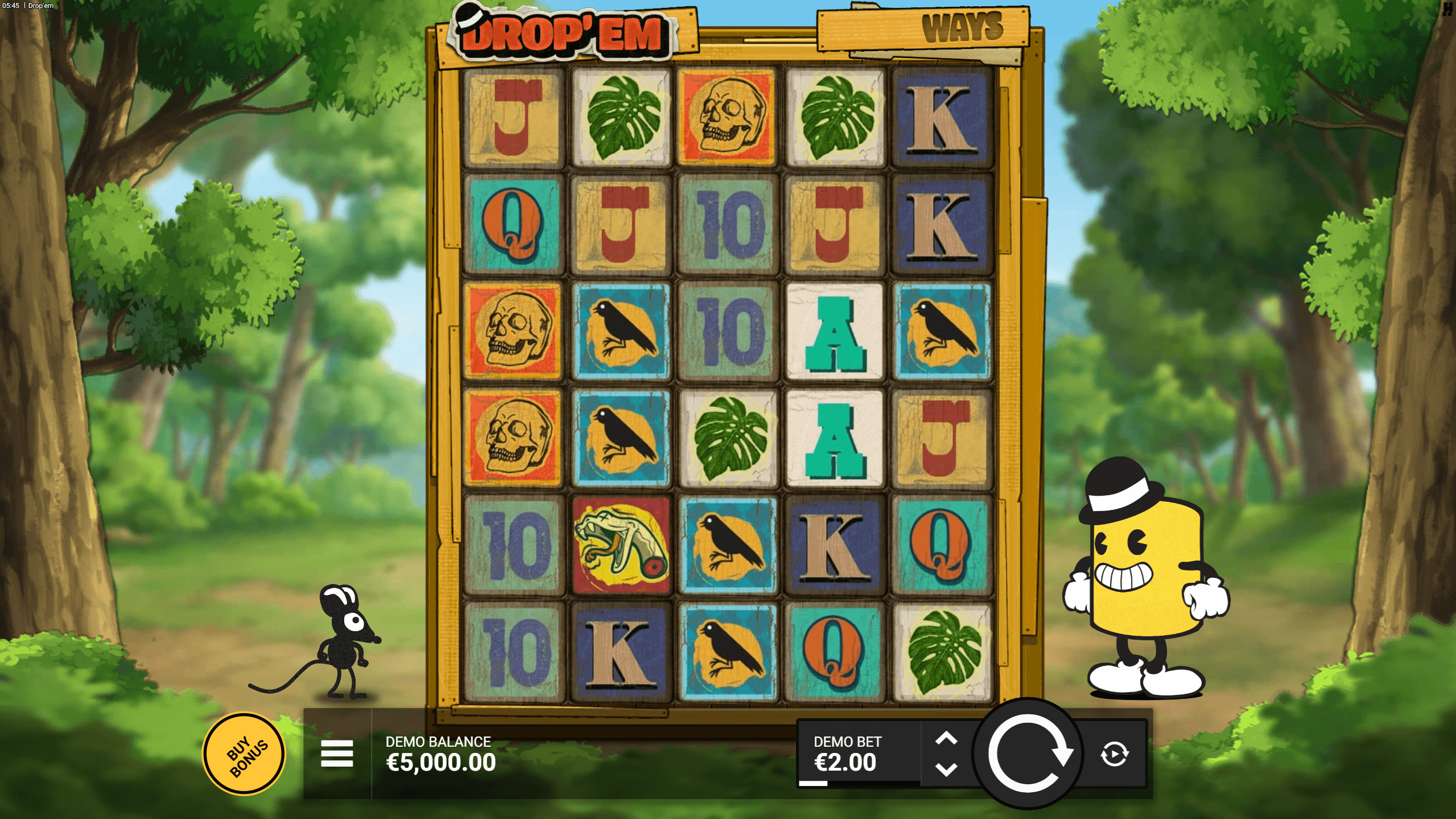Decrease the demo bet amount
The image size is (1456, 819).
point(946,770)
